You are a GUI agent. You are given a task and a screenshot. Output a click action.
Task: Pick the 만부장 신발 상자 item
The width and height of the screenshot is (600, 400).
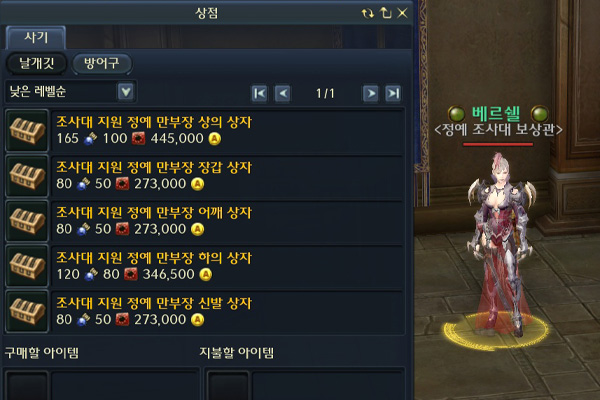(153, 303)
